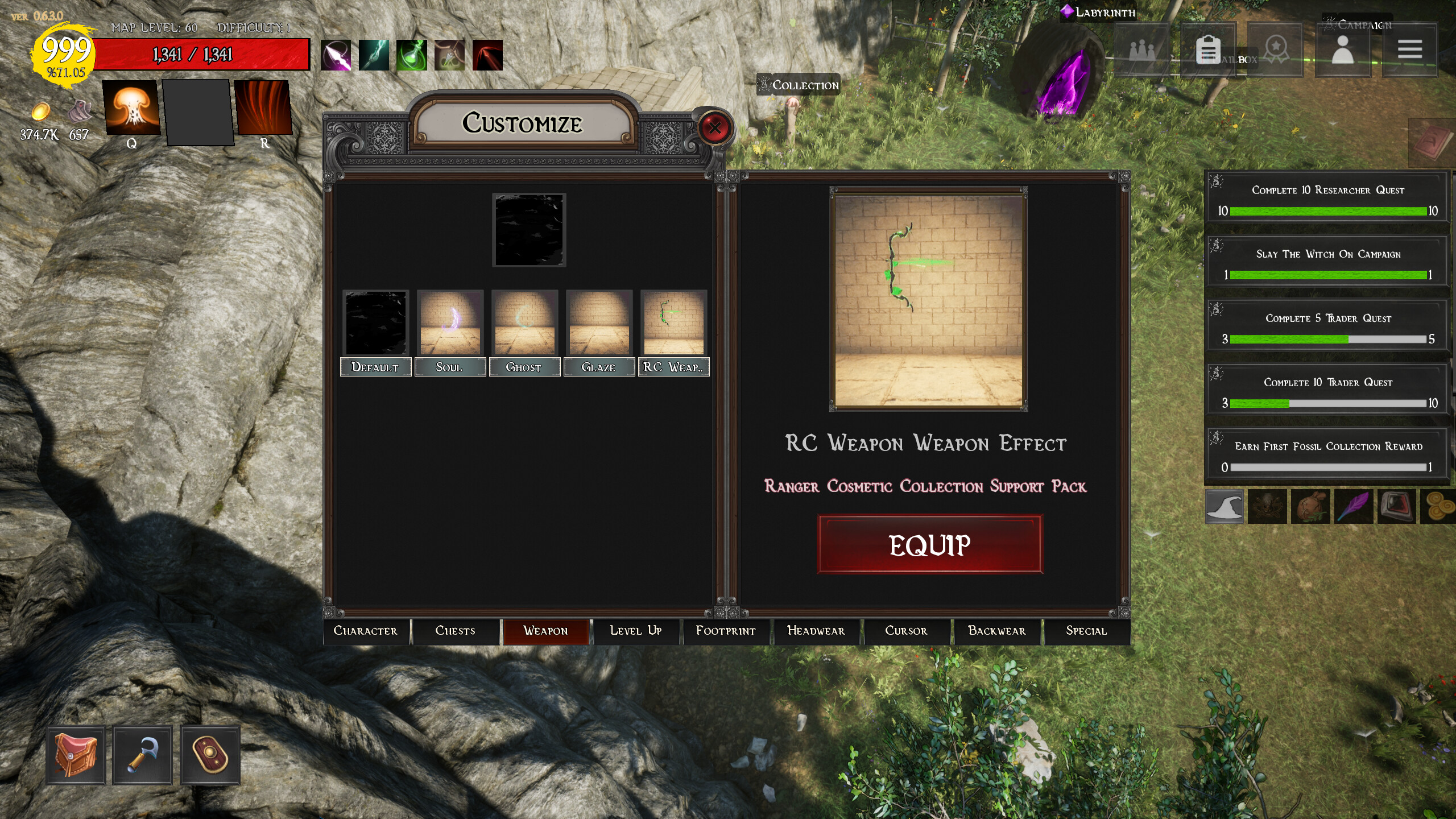Click the sickle tool icon bottom left
Viewport: 1456px width, 819px height.
(x=142, y=756)
